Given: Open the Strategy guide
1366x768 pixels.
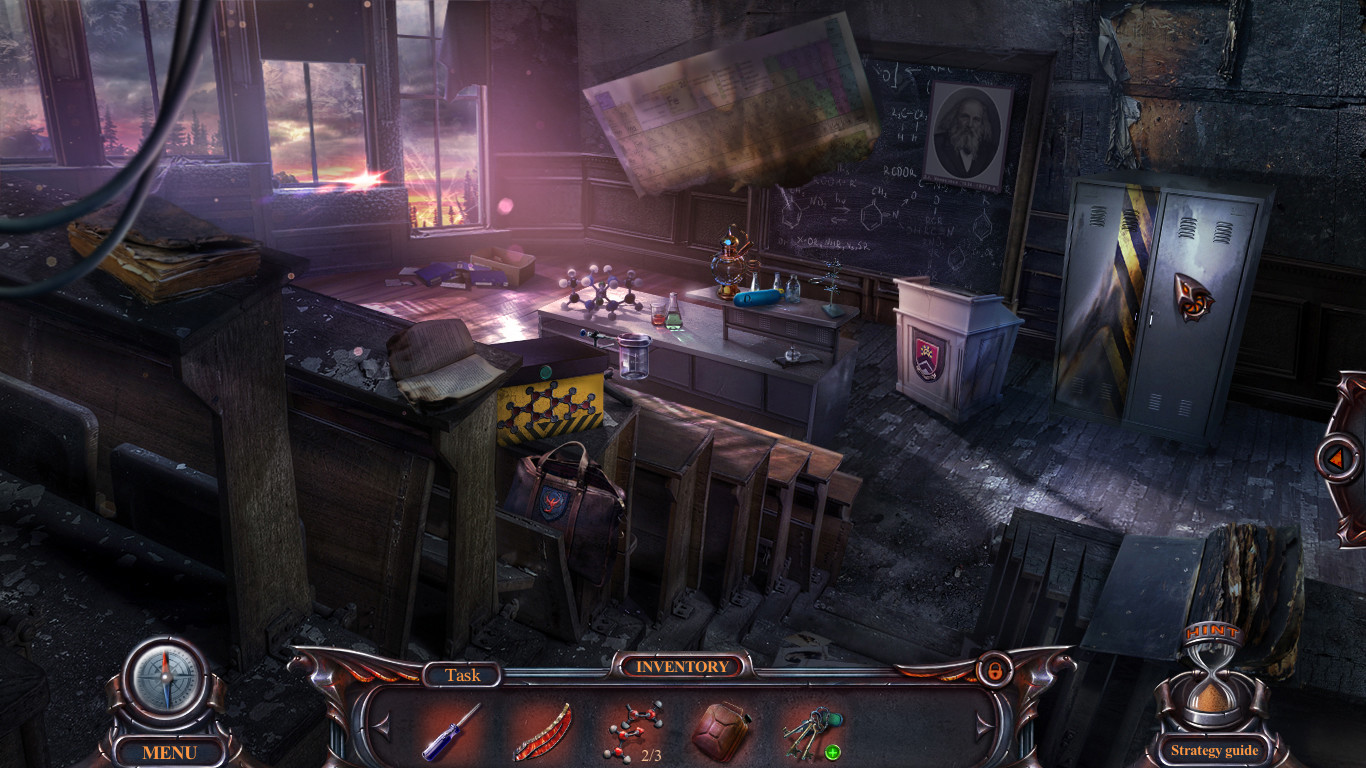Looking at the screenshot, I should pyautogui.click(x=1213, y=748).
